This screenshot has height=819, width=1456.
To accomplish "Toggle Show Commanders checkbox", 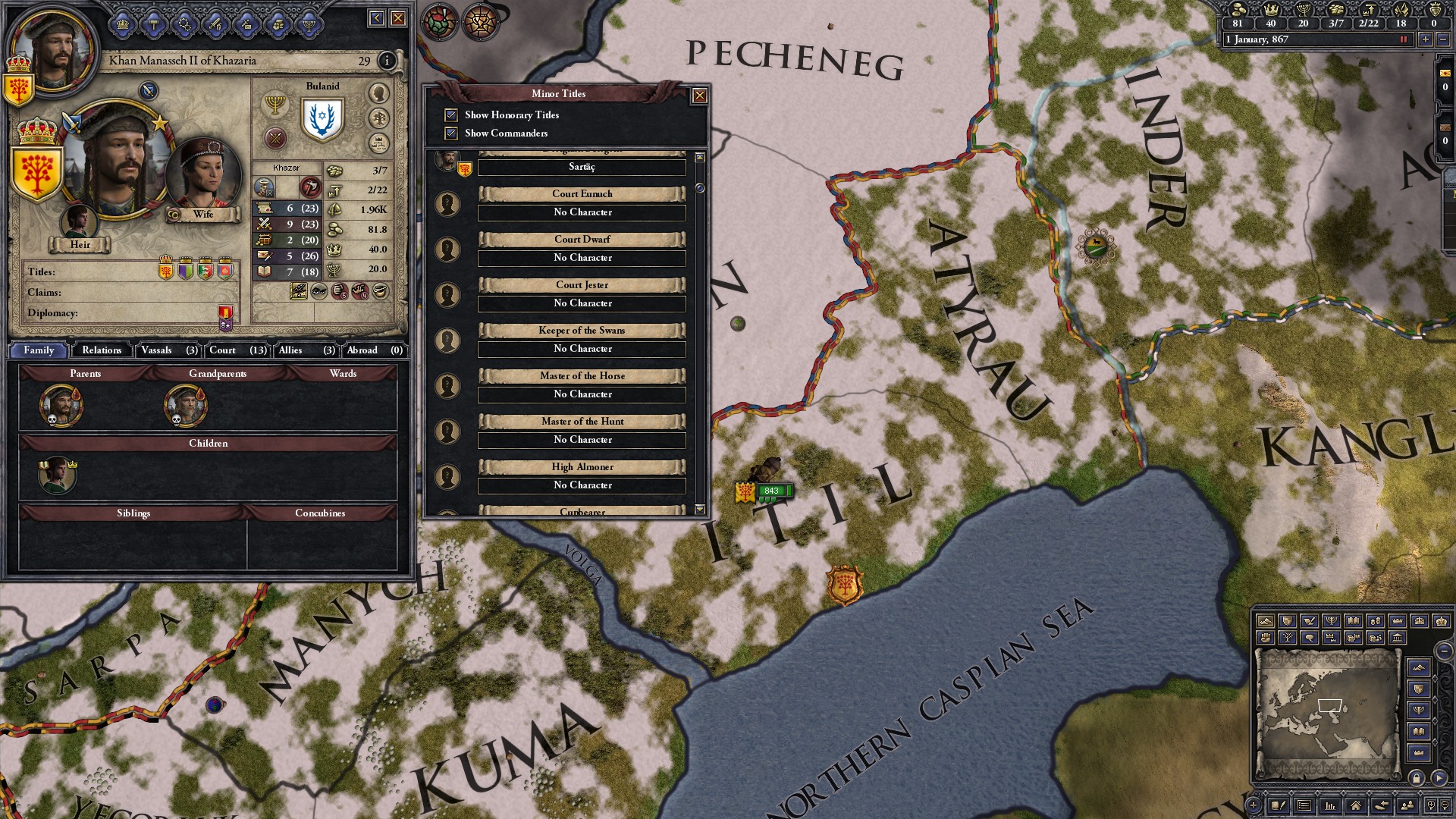I will (x=451, y=133).
